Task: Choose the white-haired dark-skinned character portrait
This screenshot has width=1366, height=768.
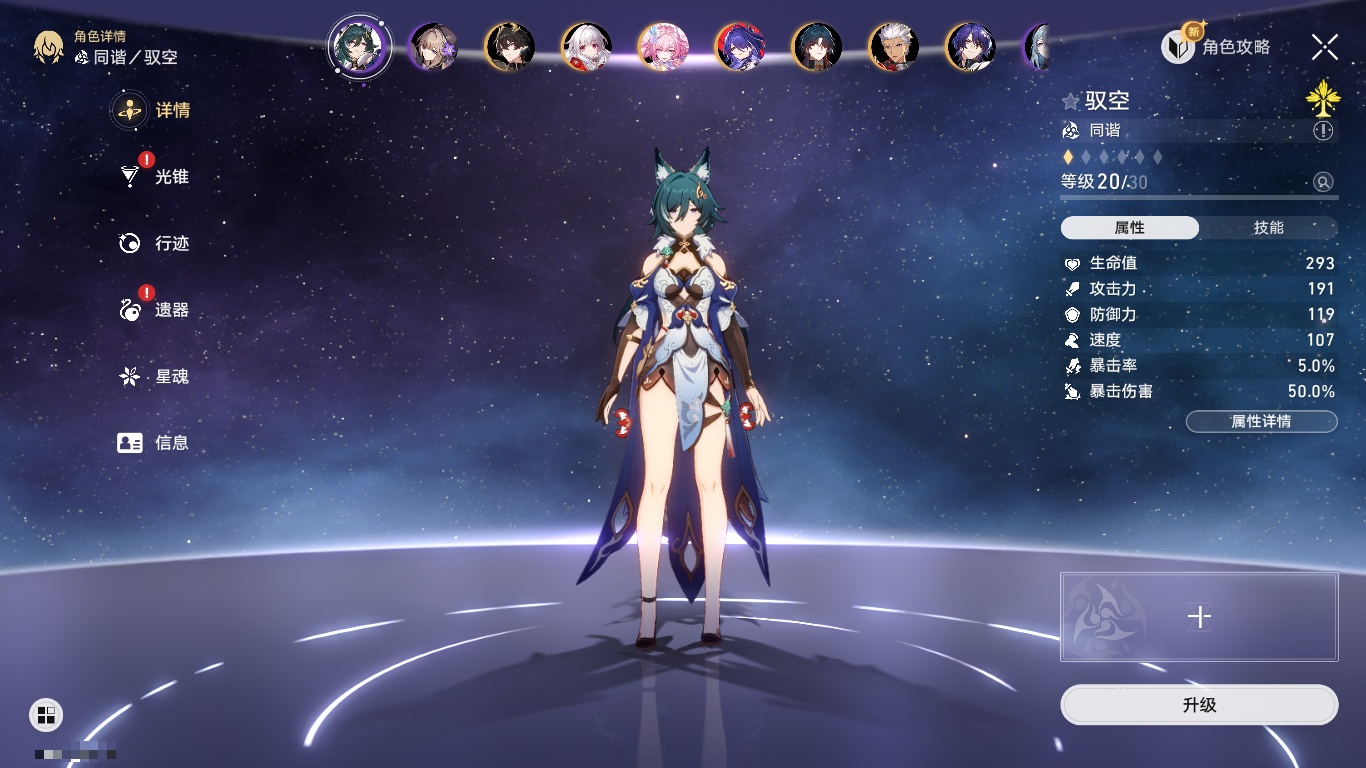Action: click(x=893, y=47)
